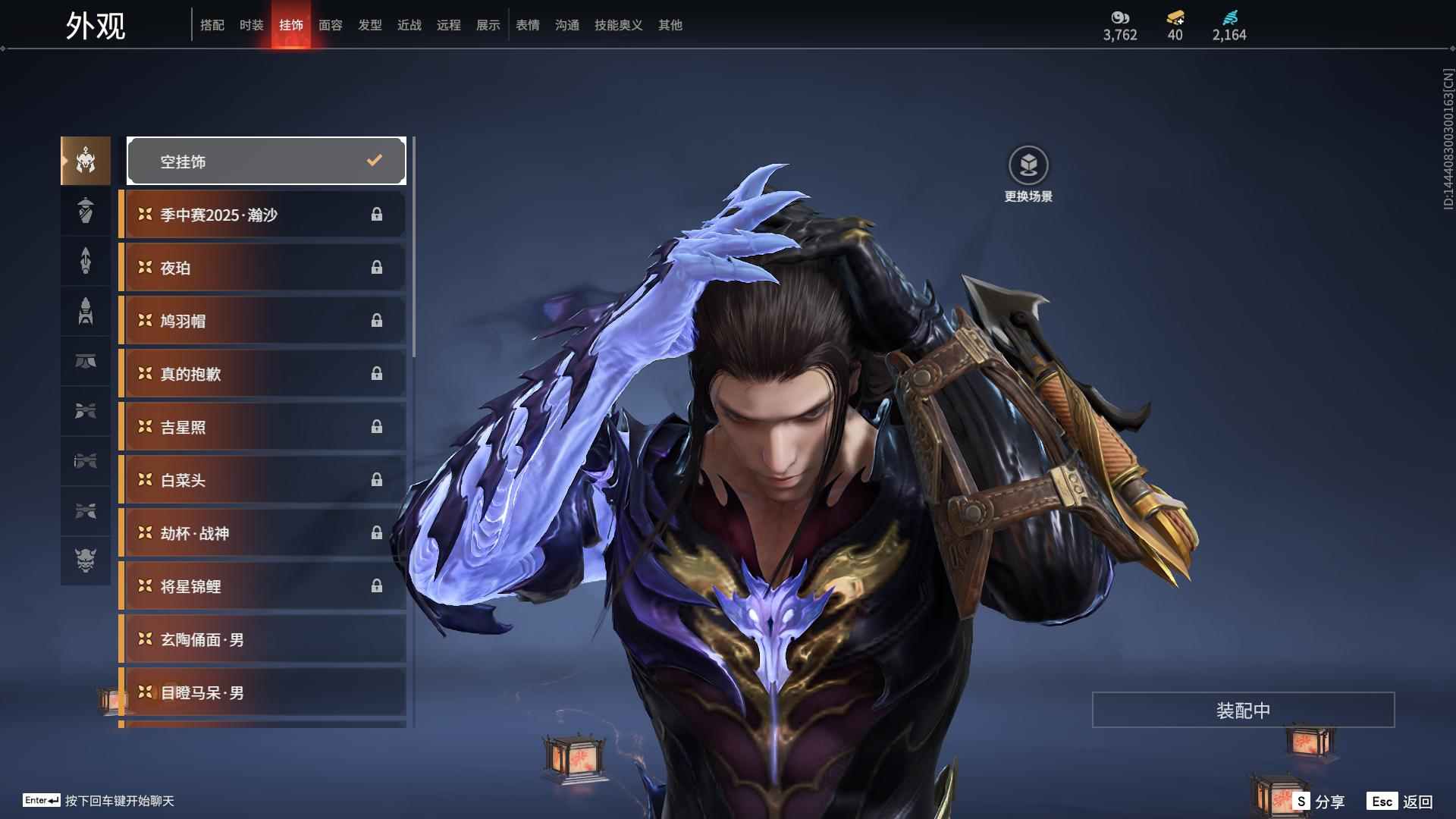Switch to the 表情 tab
The height and width of the screenshot is (819, 1456).
(527, 25)
